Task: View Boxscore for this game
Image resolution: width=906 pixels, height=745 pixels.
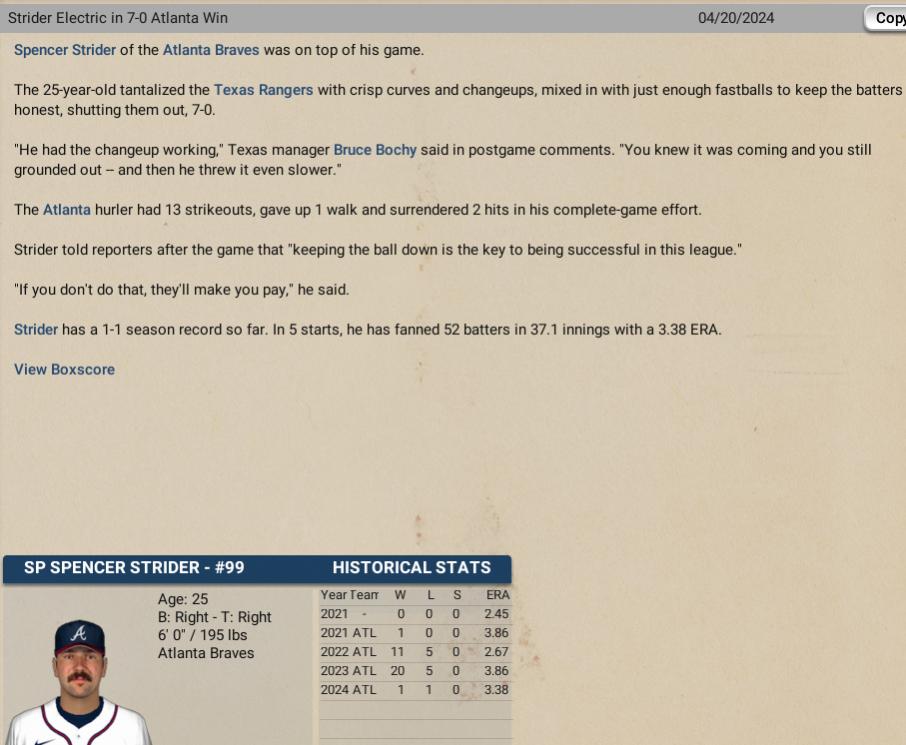Action: pos(64,369)
